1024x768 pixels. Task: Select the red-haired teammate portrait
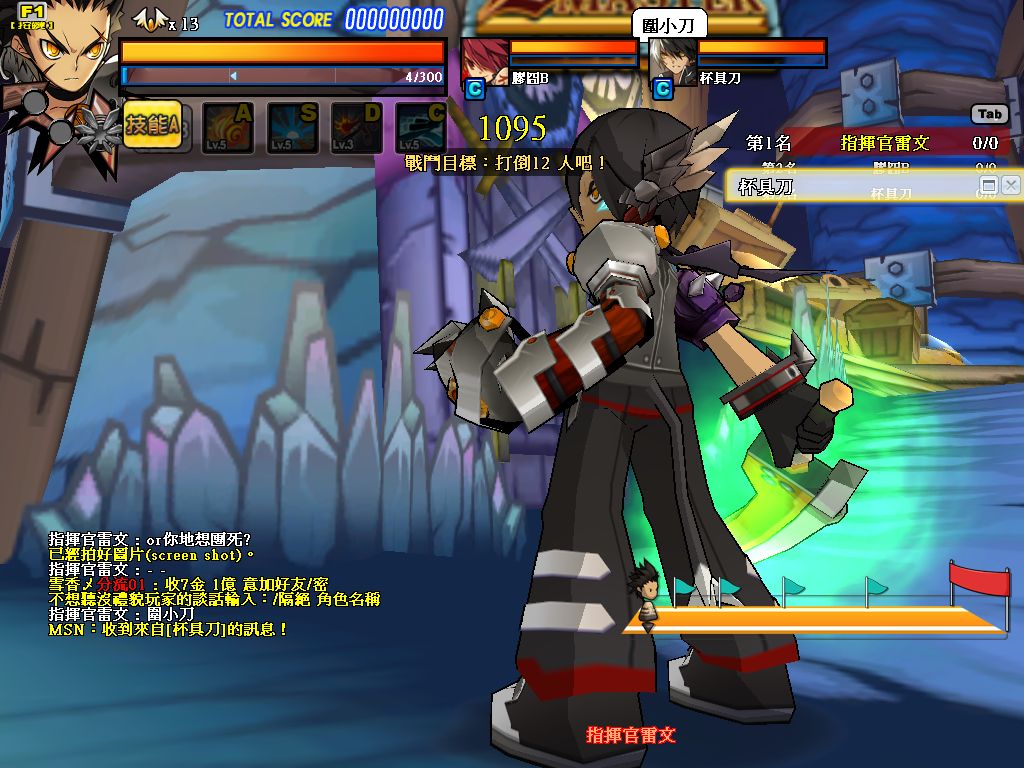[484, 61]
